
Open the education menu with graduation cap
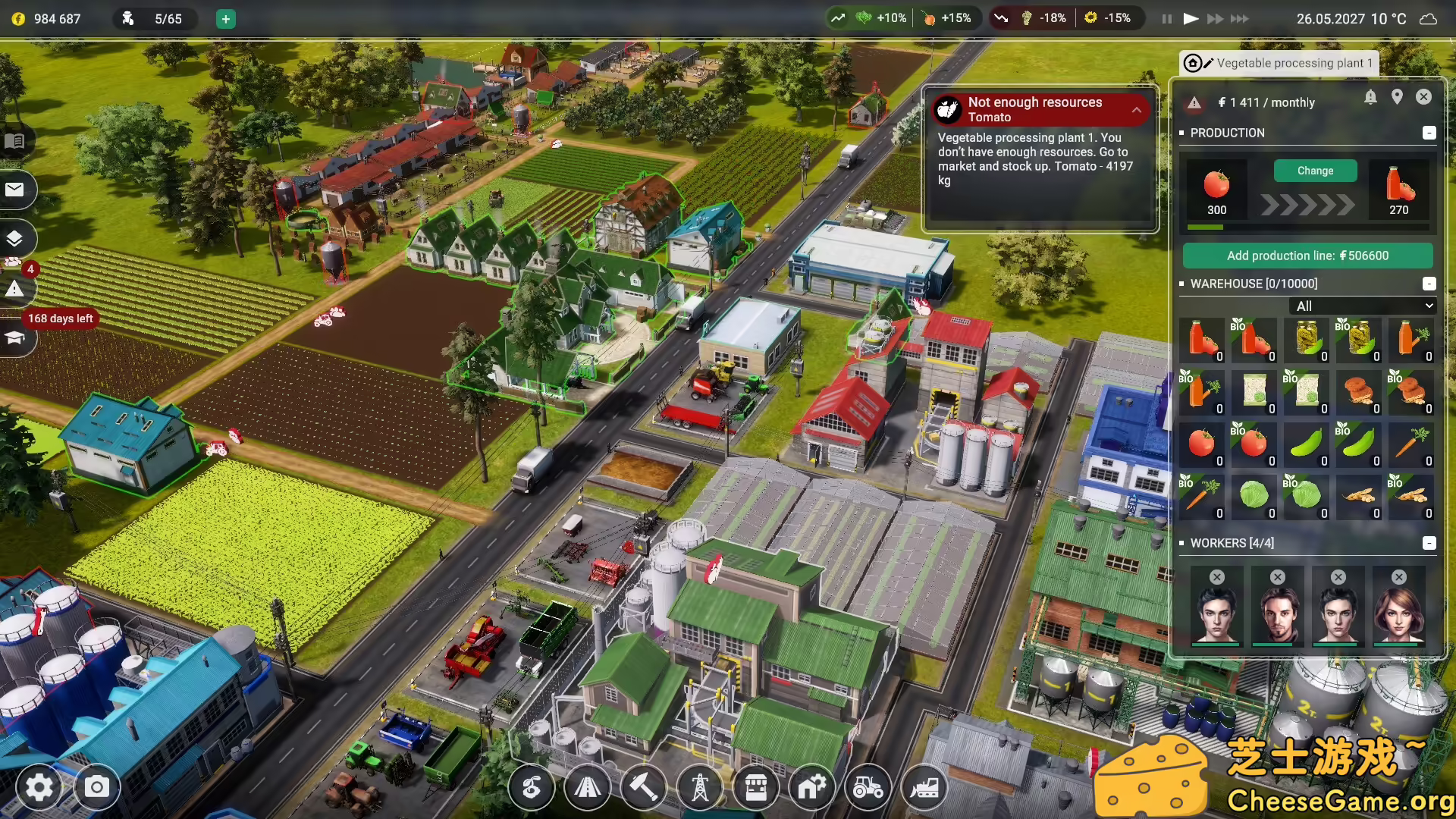pyautogui.click(x=15, y=338)
